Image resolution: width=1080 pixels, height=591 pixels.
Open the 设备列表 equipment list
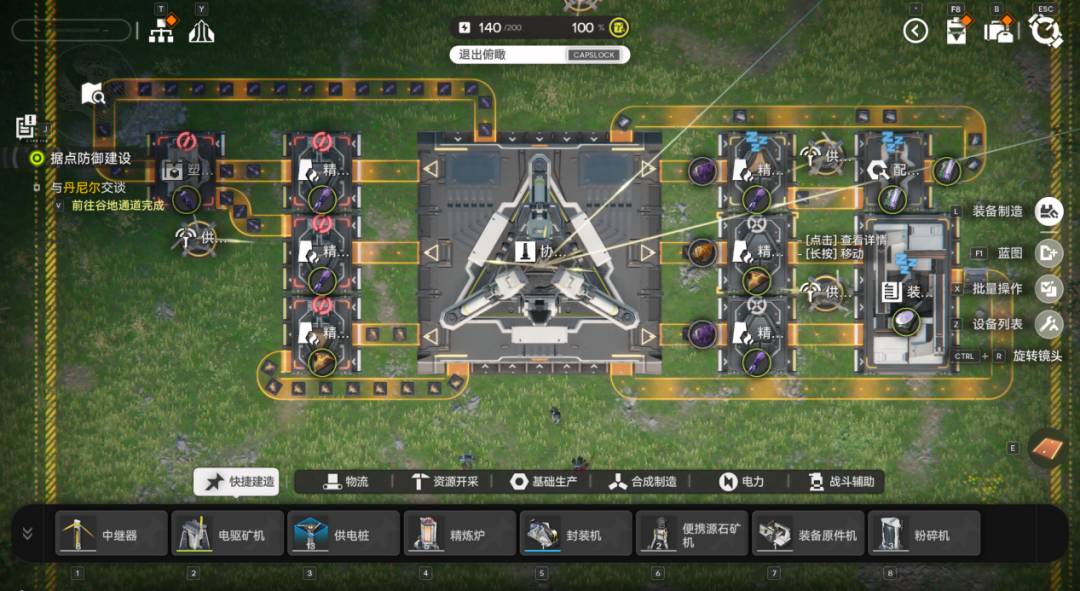click(x=1048, y=324)
